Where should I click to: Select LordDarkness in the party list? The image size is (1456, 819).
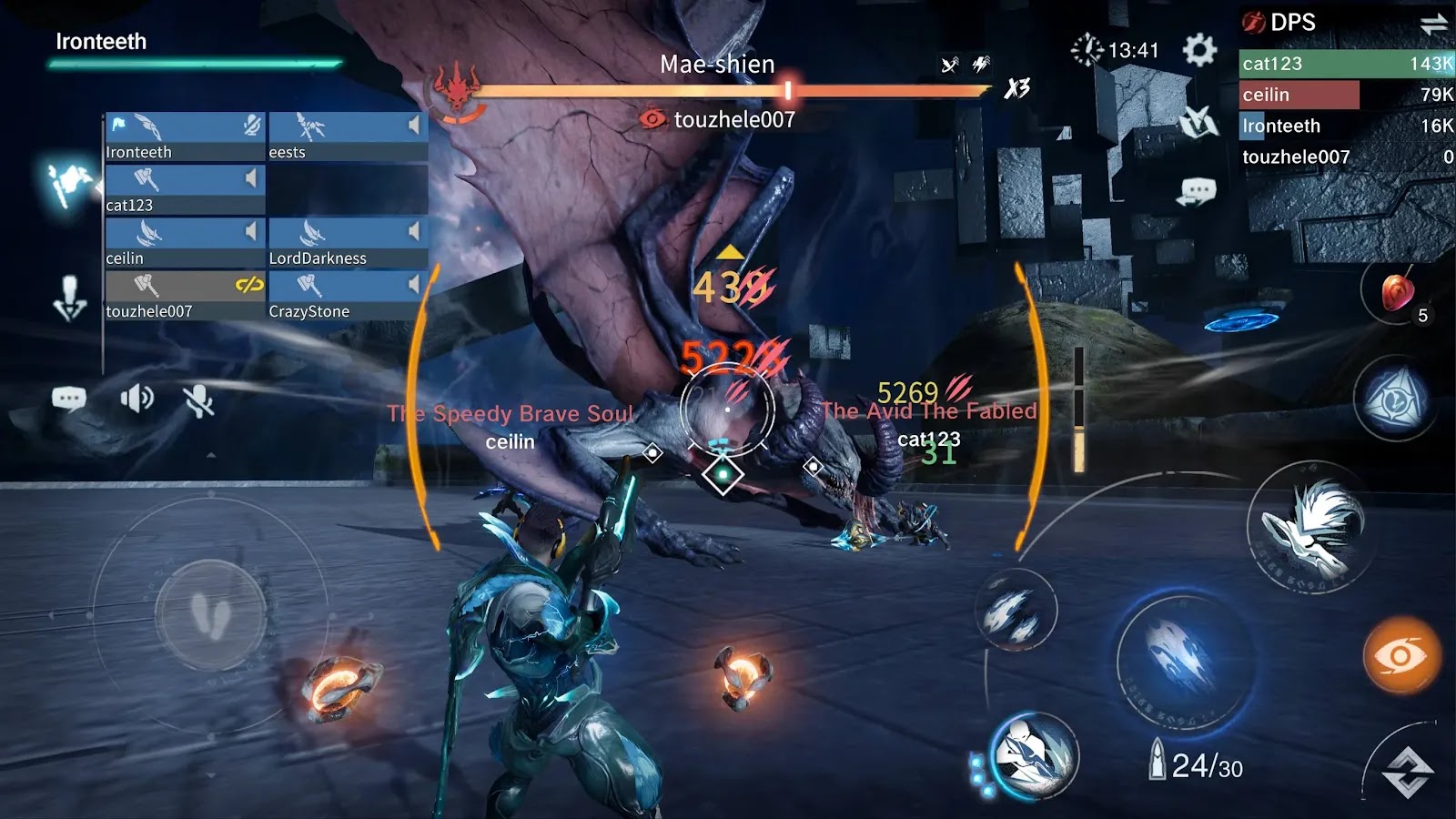[x=348, y=242]
